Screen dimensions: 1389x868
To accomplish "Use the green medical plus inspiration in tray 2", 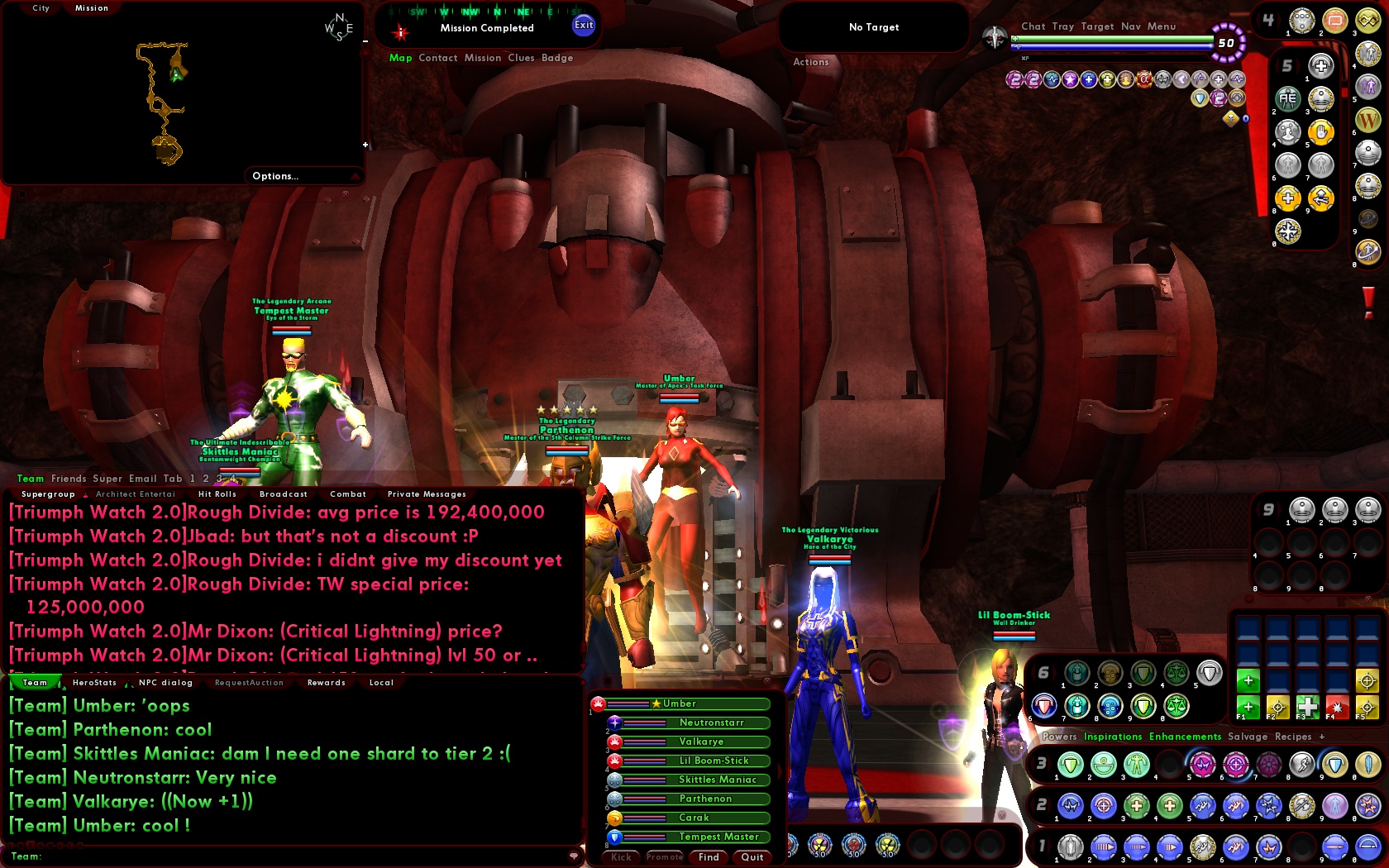I will [1137, 807].
